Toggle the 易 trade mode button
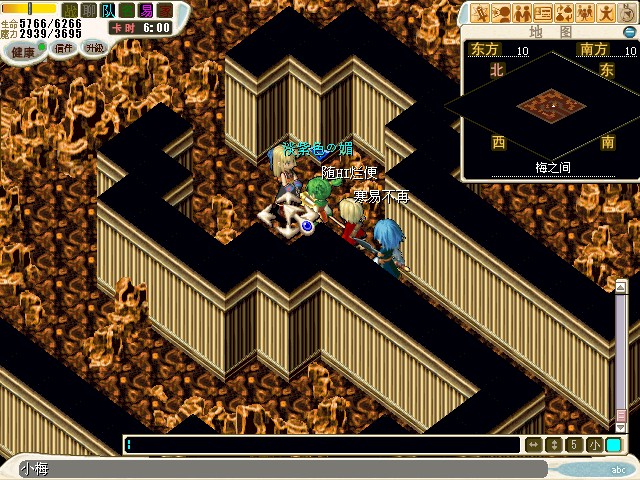The height and width of the screenshot is (480, 640). 146,10
